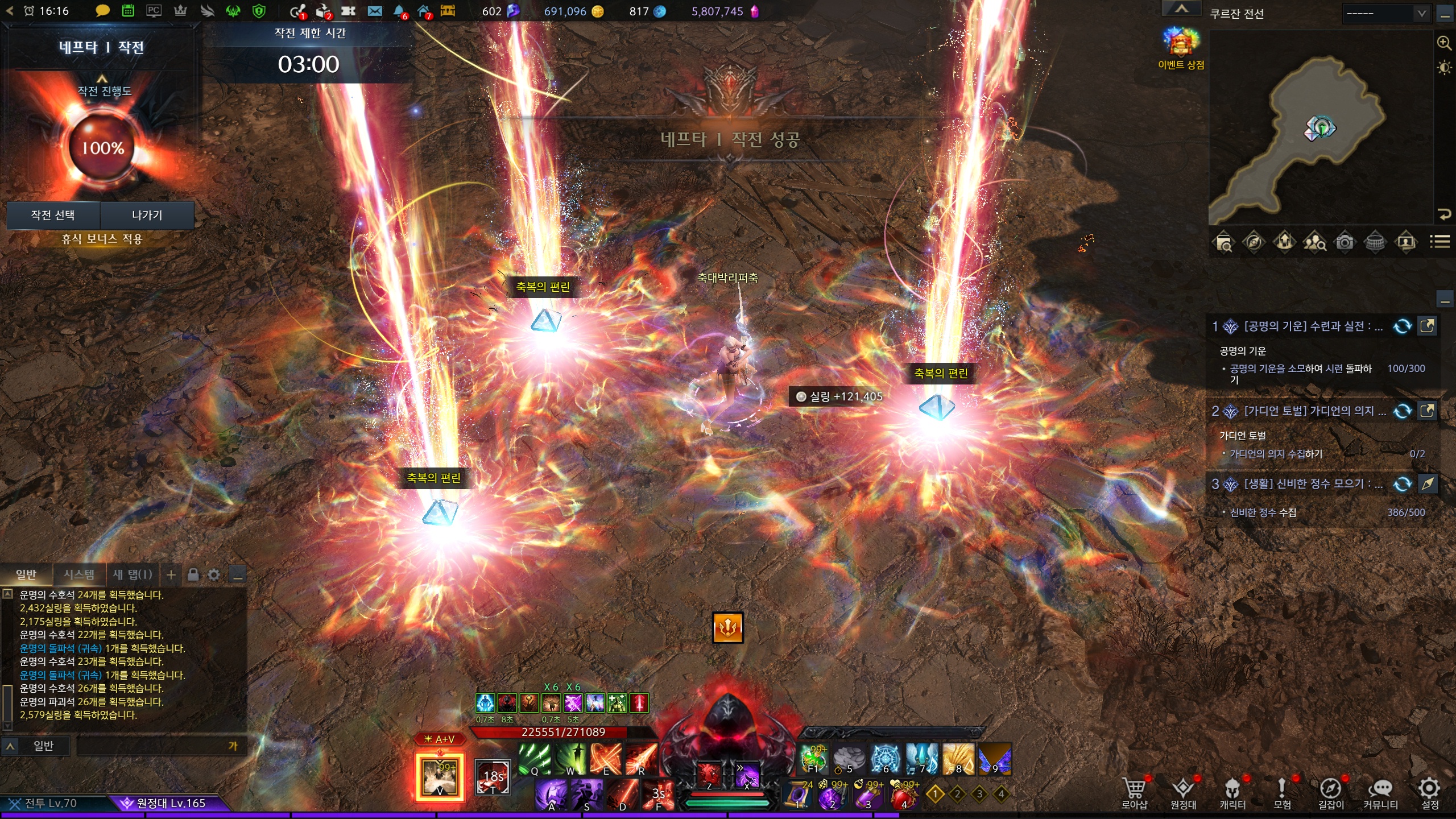The width and height of the screenshot is (1456, 819).
Task: Open chat settings gear icon
Action: (214, 575)
